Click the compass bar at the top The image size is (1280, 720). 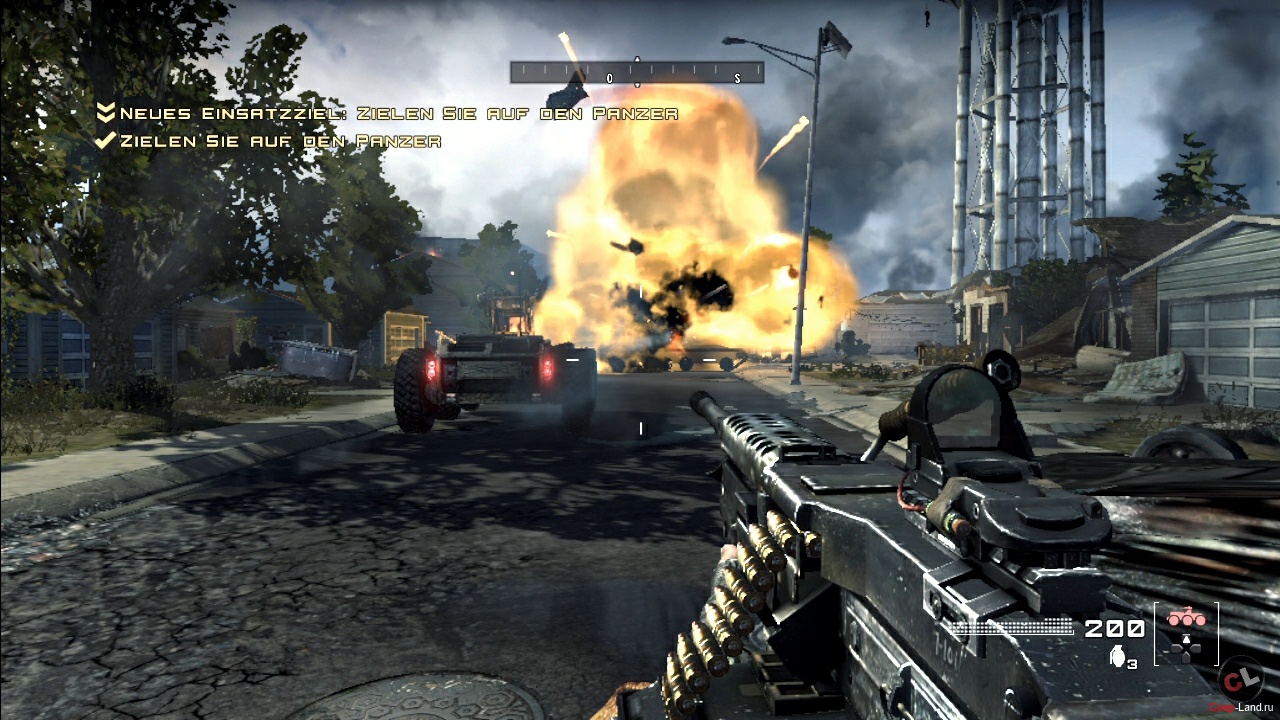[x=637, y=72]
